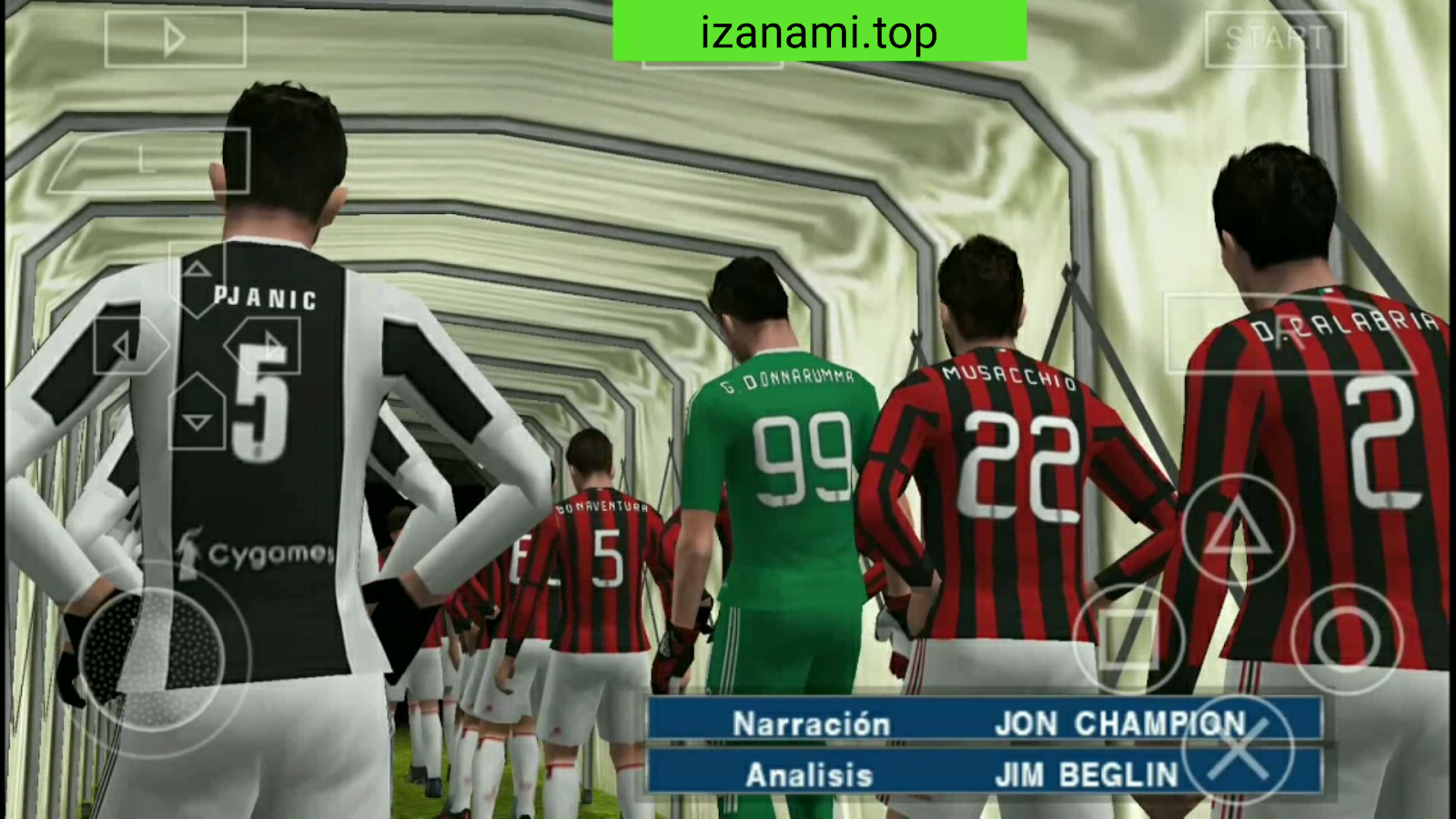Screen dimensions: 1456x819
Task: Select the Analisis commentary row
Action: click(x=808, y=775)
